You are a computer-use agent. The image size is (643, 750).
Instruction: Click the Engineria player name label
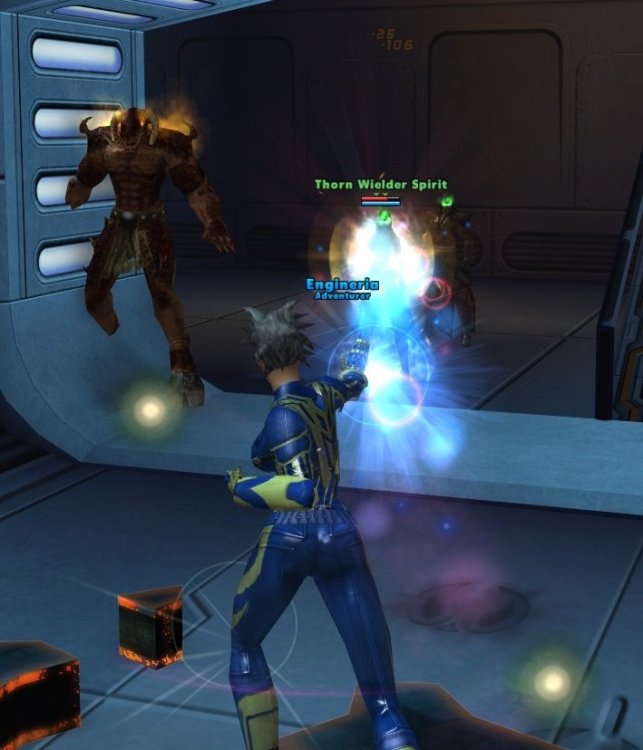click(342, 285)
